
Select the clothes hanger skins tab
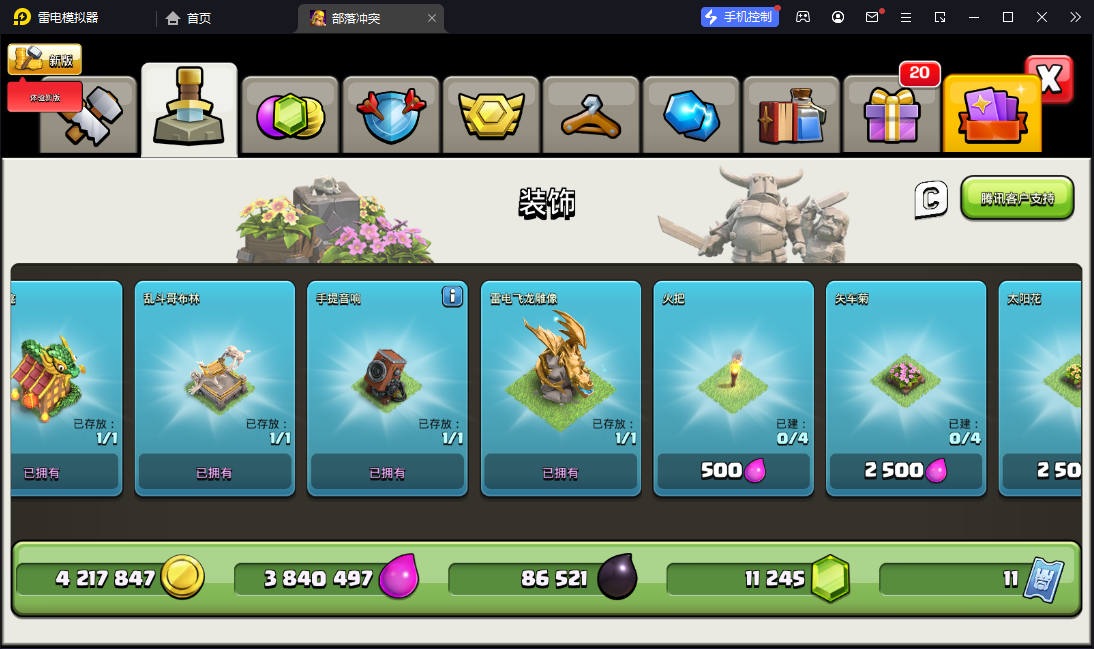591,116
